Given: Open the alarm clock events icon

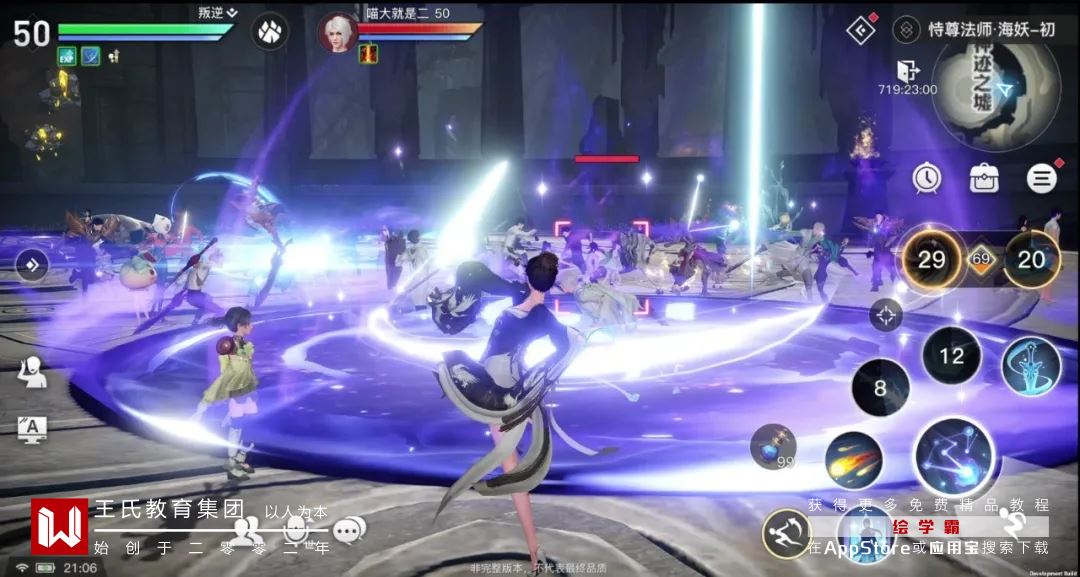Looking at the screenshot, I should point(927,178).
